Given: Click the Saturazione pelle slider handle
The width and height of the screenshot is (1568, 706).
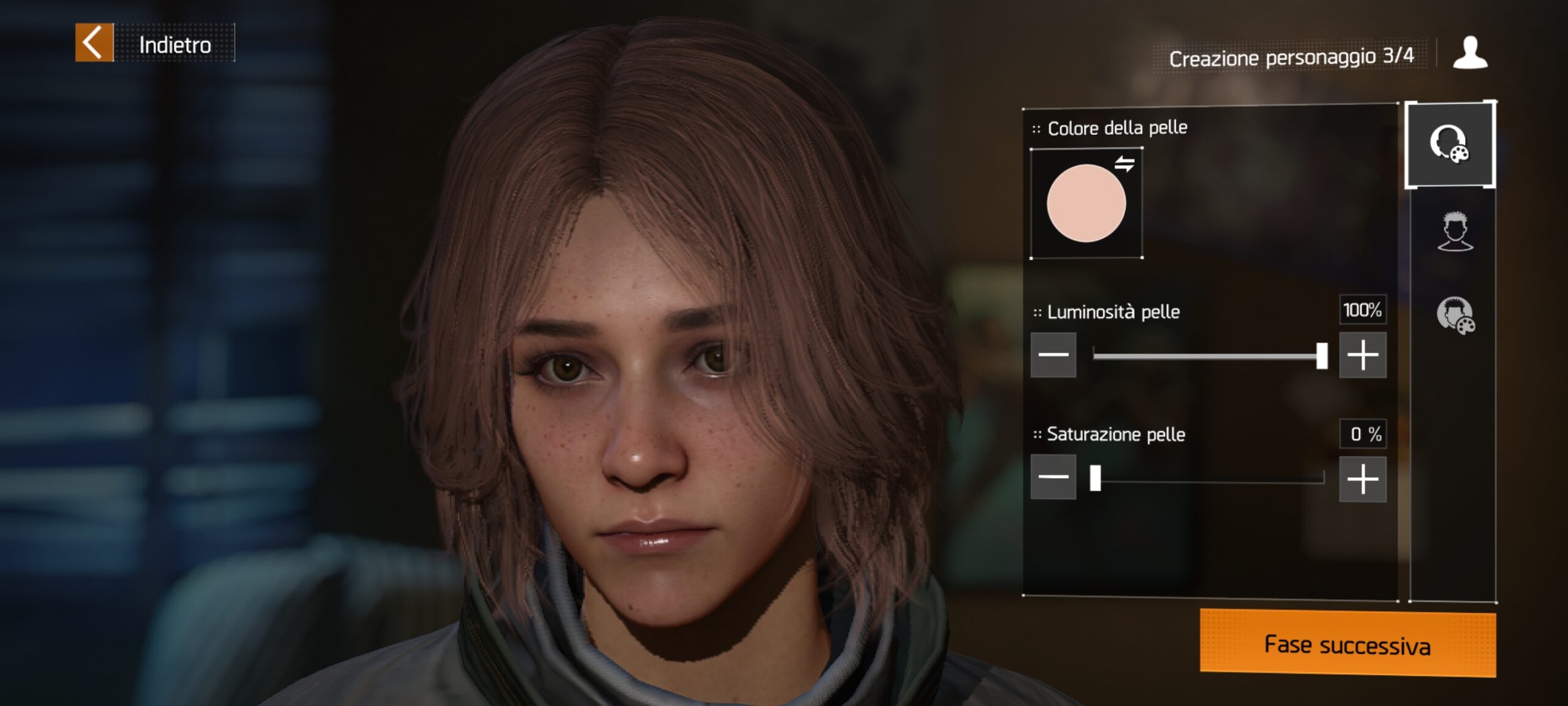Looking at the screenshot, I should (1095, 478).
